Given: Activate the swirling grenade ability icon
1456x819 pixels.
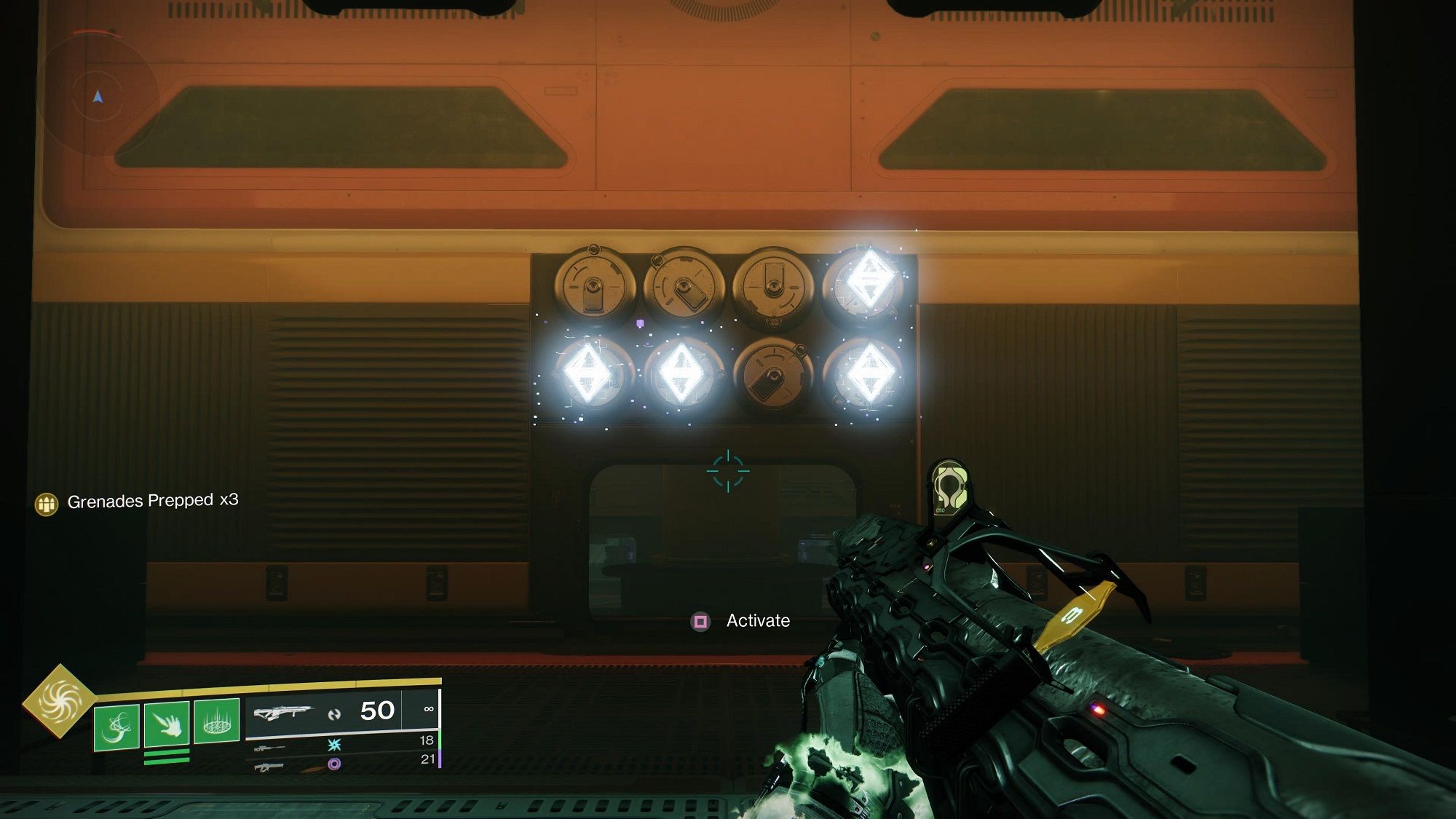Looking at the screenshot, I should 116,726.
